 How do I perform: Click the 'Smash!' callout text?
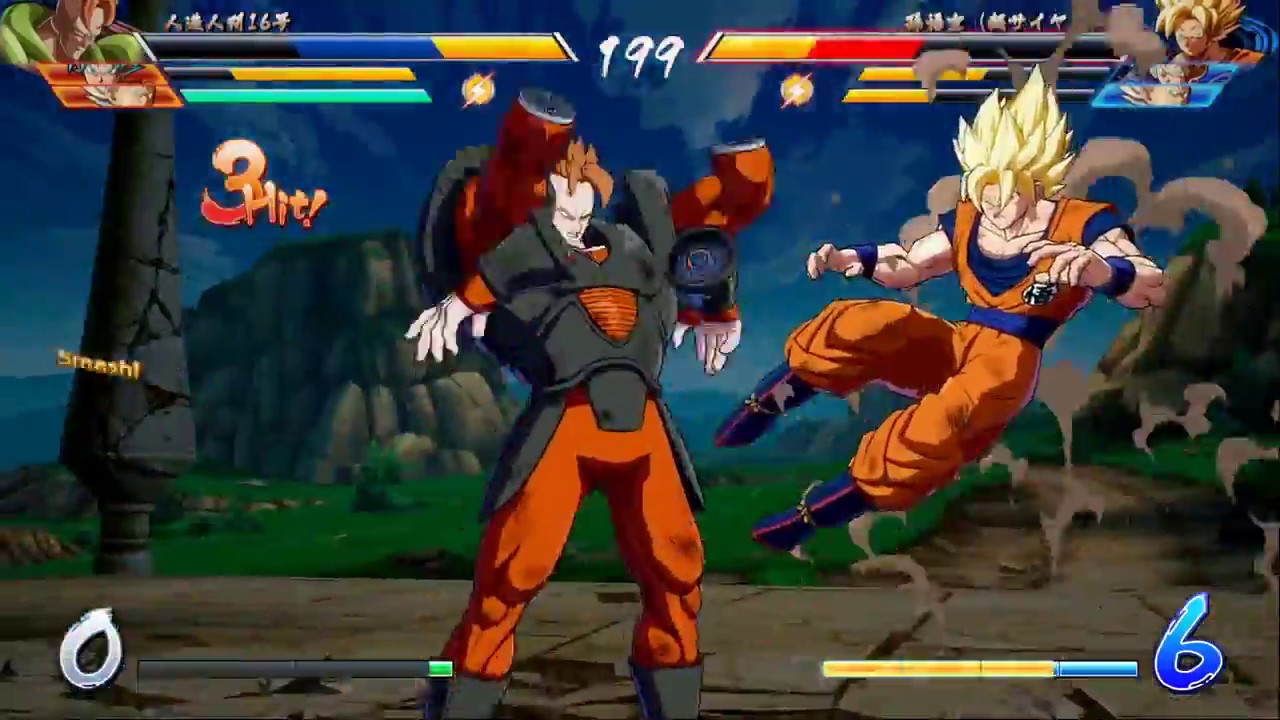pyautogui.click(x=95, y=364)
